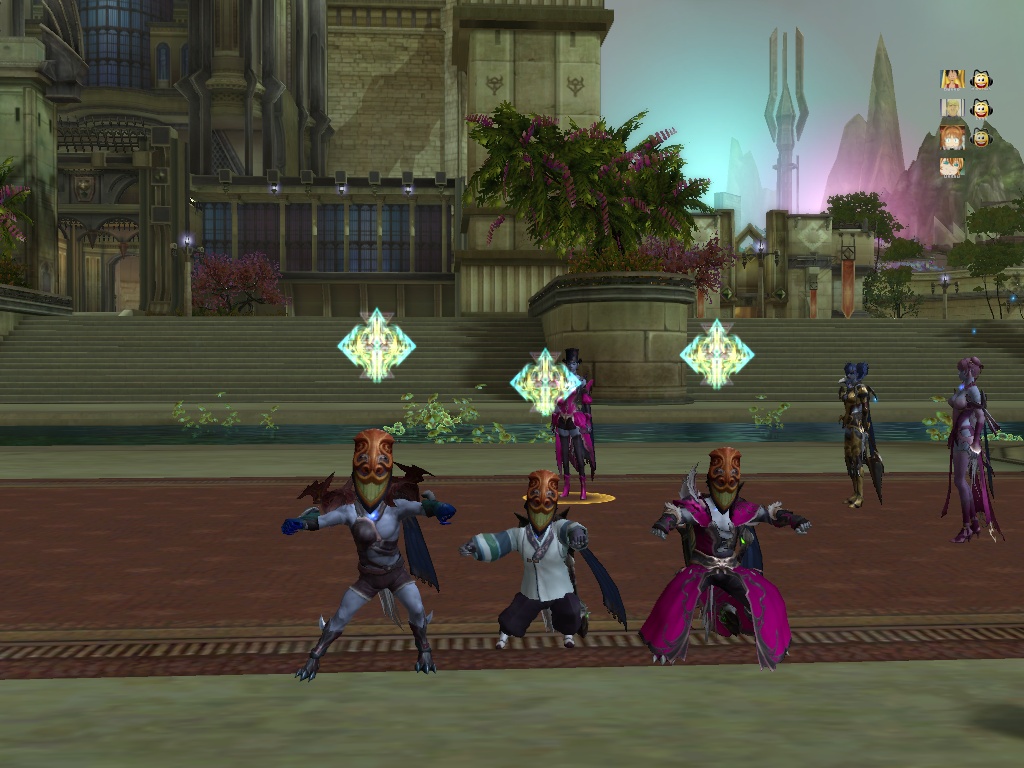Select the blond-haired man avatar

point(951,108)
